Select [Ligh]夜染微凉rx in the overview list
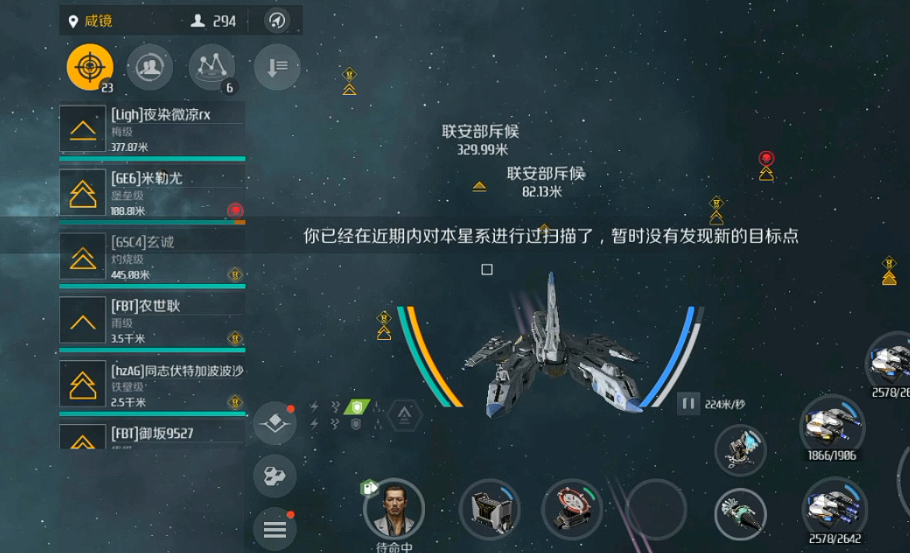This screenshot has width=910, height=553. click(x=152, y=130)
